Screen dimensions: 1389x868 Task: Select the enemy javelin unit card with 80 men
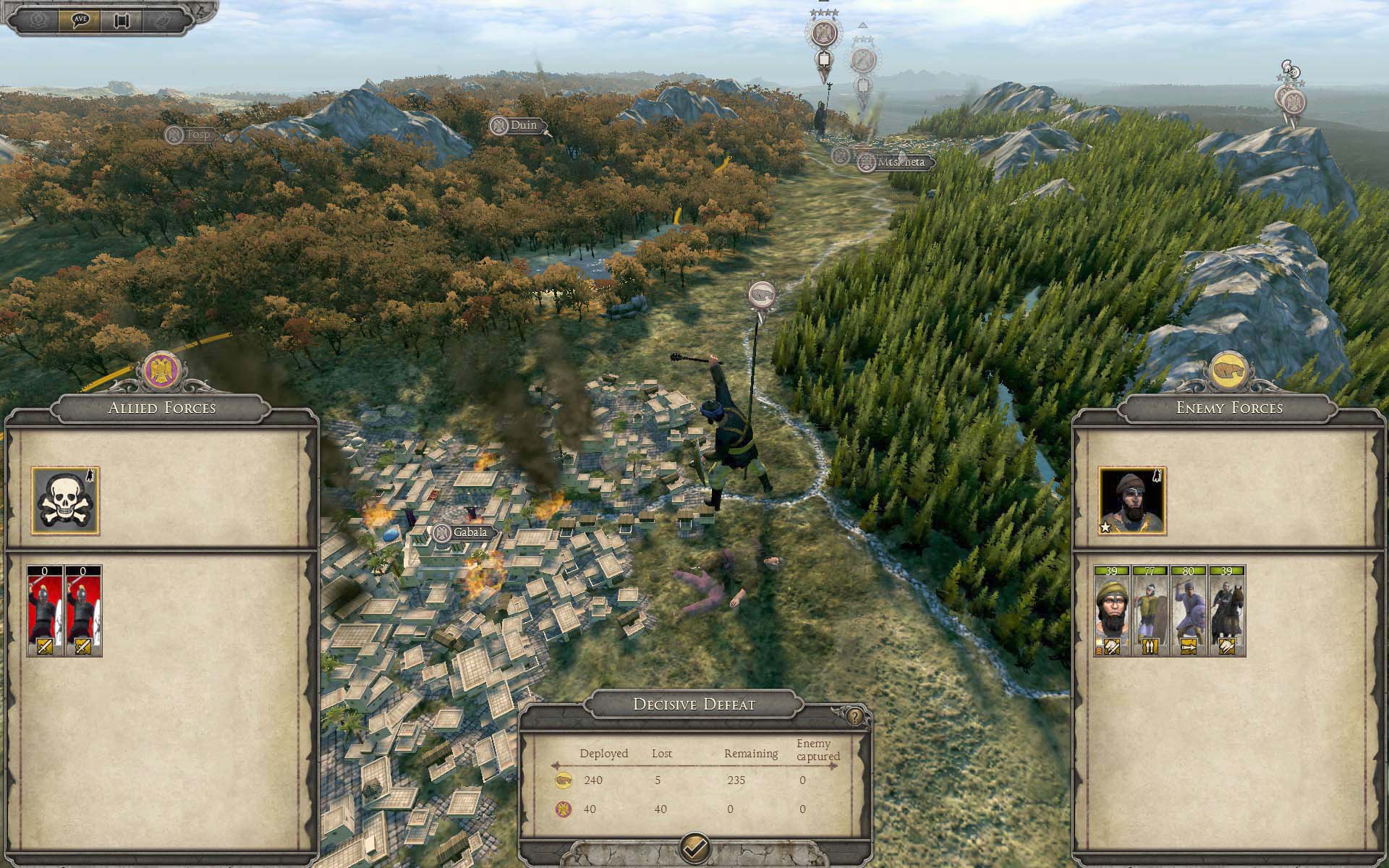(x=1188, y=611)
